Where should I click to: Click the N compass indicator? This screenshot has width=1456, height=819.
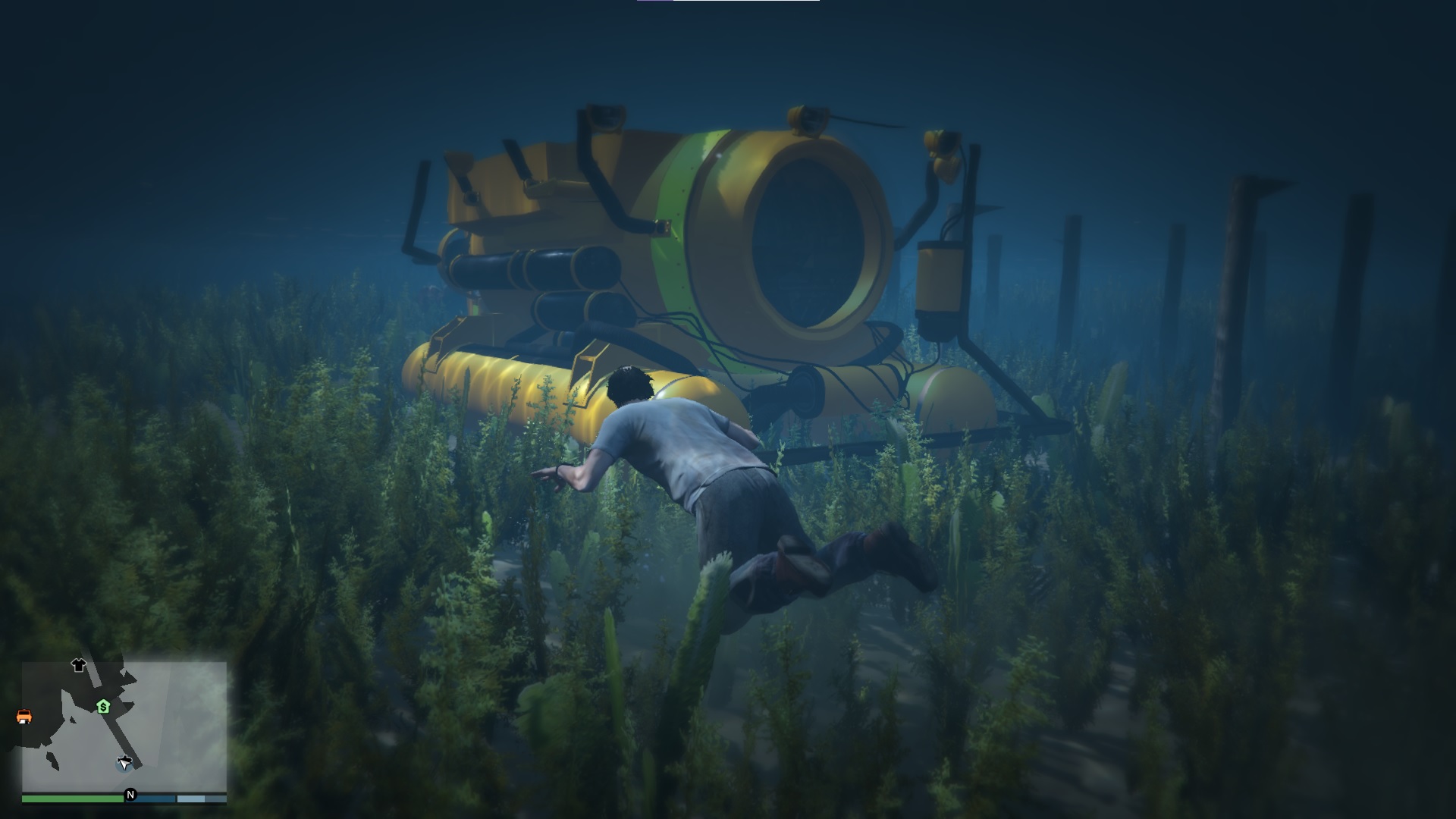(130, 794)
